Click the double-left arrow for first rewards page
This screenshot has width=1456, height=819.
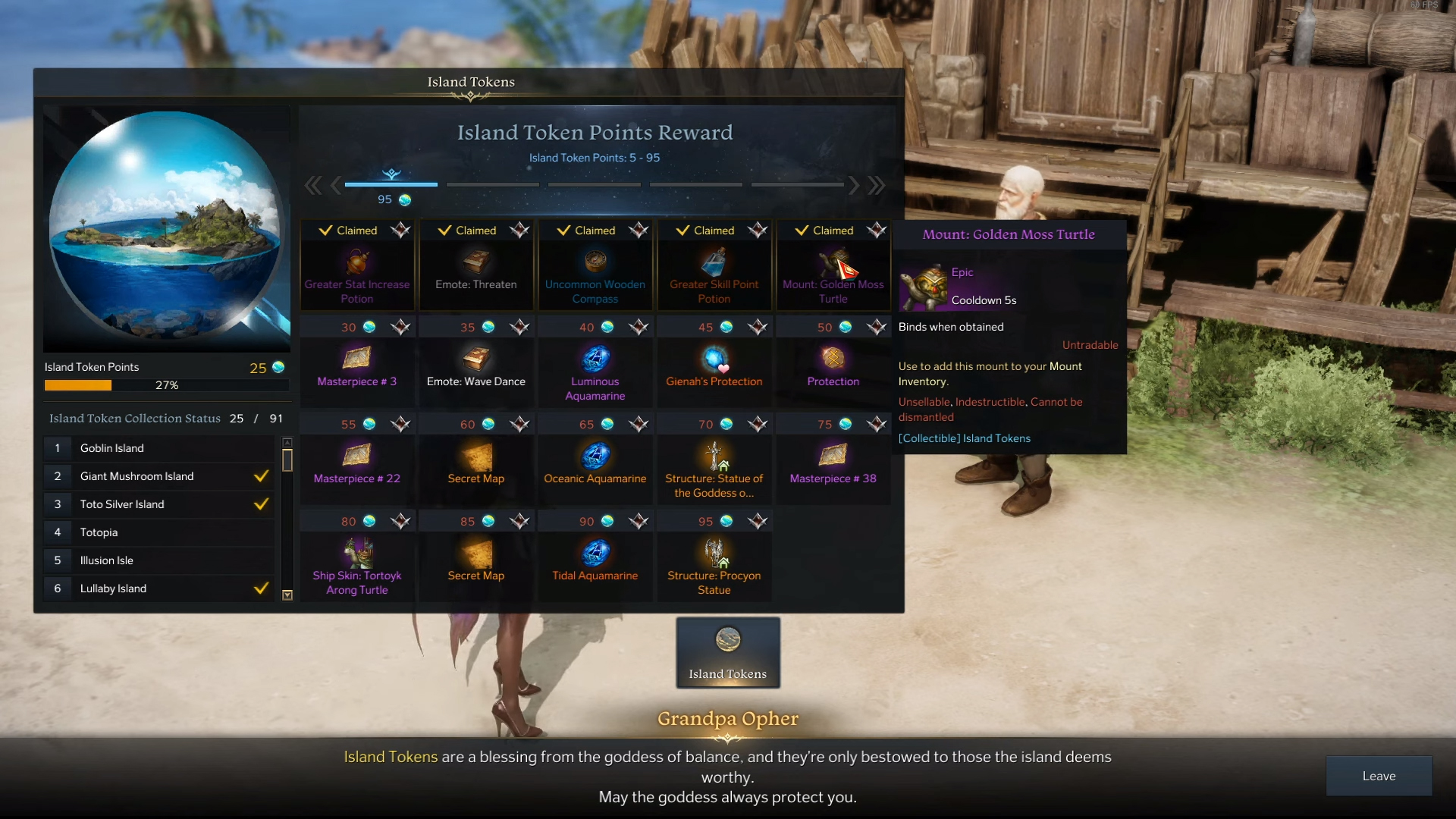(x=312, y=184)
